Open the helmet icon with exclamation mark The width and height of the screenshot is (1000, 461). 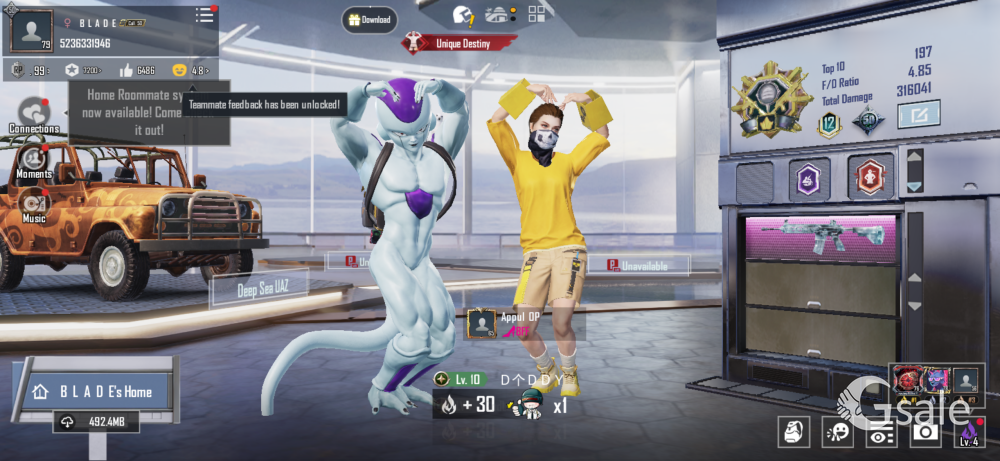(x=462, y=15)
